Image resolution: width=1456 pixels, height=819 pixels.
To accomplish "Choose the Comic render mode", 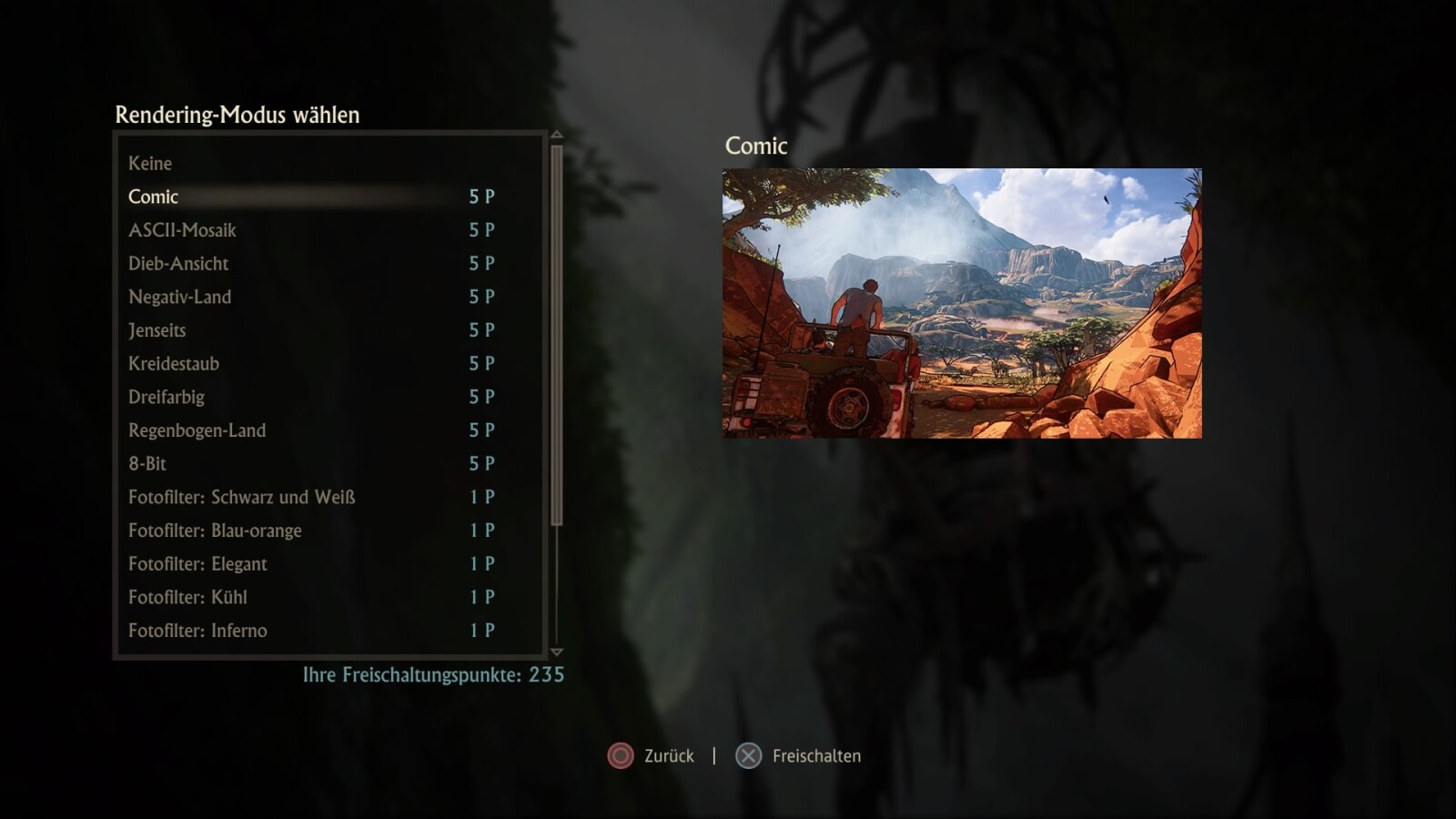I will pos(153,197).
